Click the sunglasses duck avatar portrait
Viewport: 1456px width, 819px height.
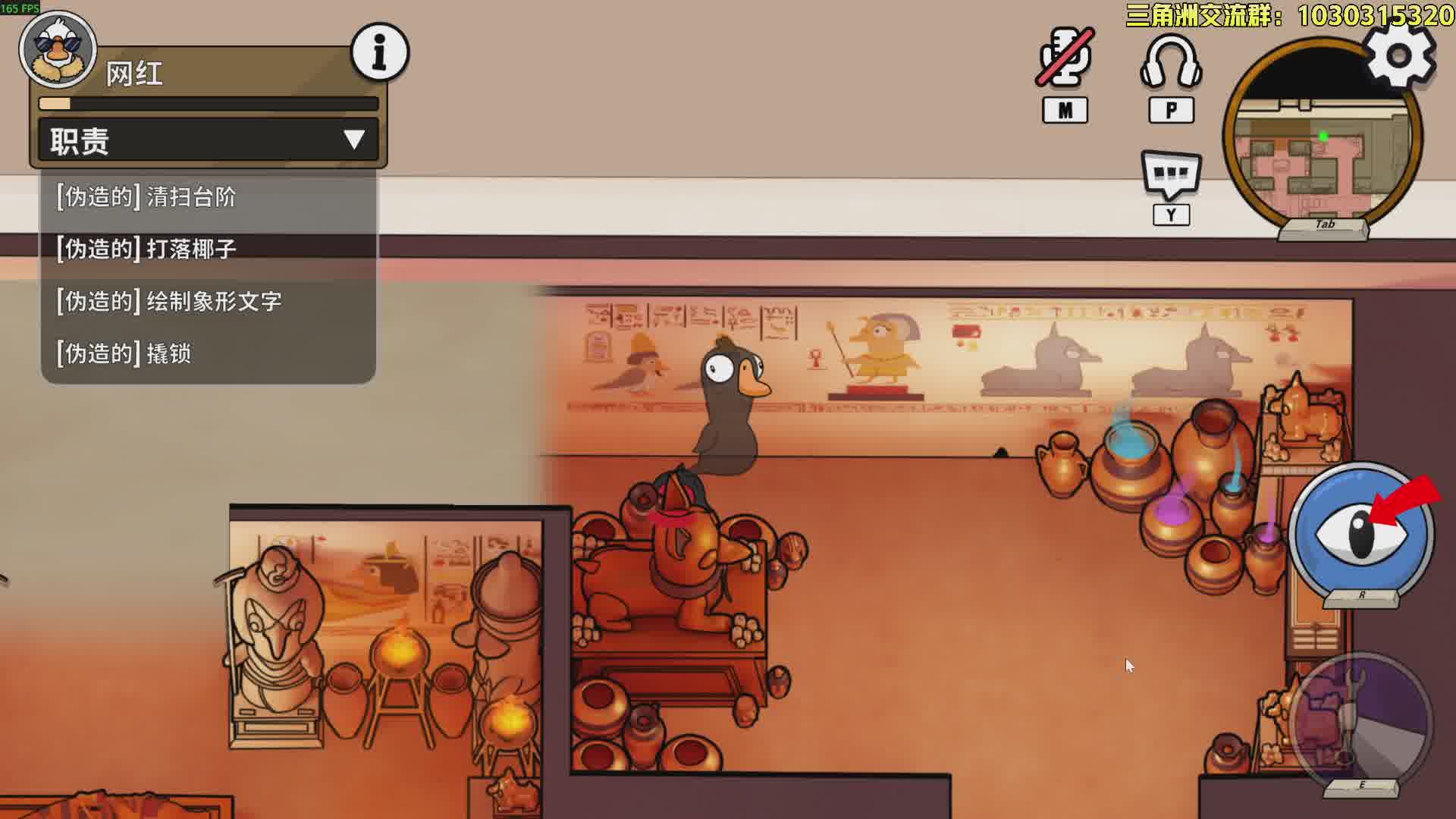click(x=58, y=49)
